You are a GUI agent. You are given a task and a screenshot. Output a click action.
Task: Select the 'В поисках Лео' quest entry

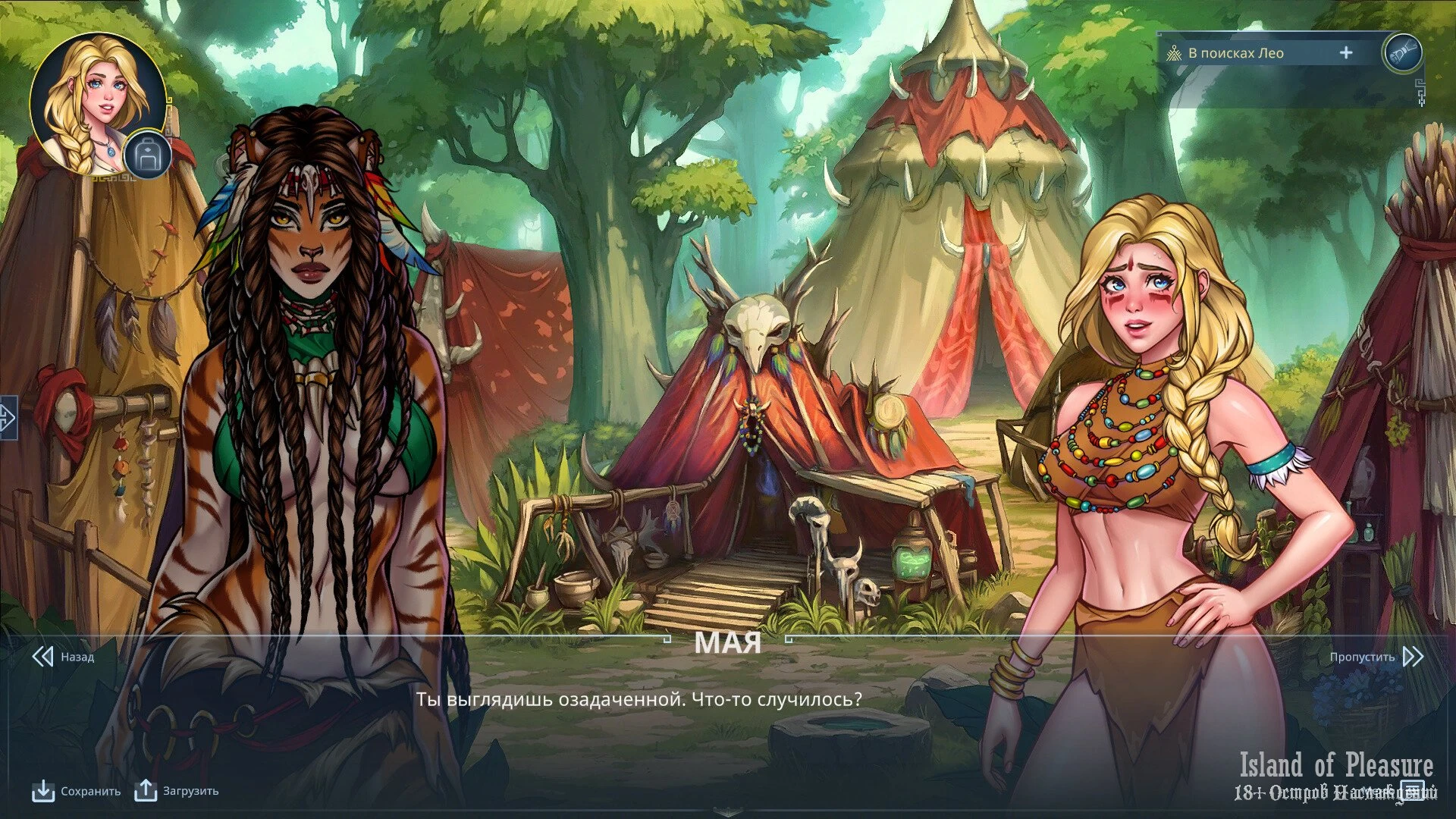[x=1235, y=53]
